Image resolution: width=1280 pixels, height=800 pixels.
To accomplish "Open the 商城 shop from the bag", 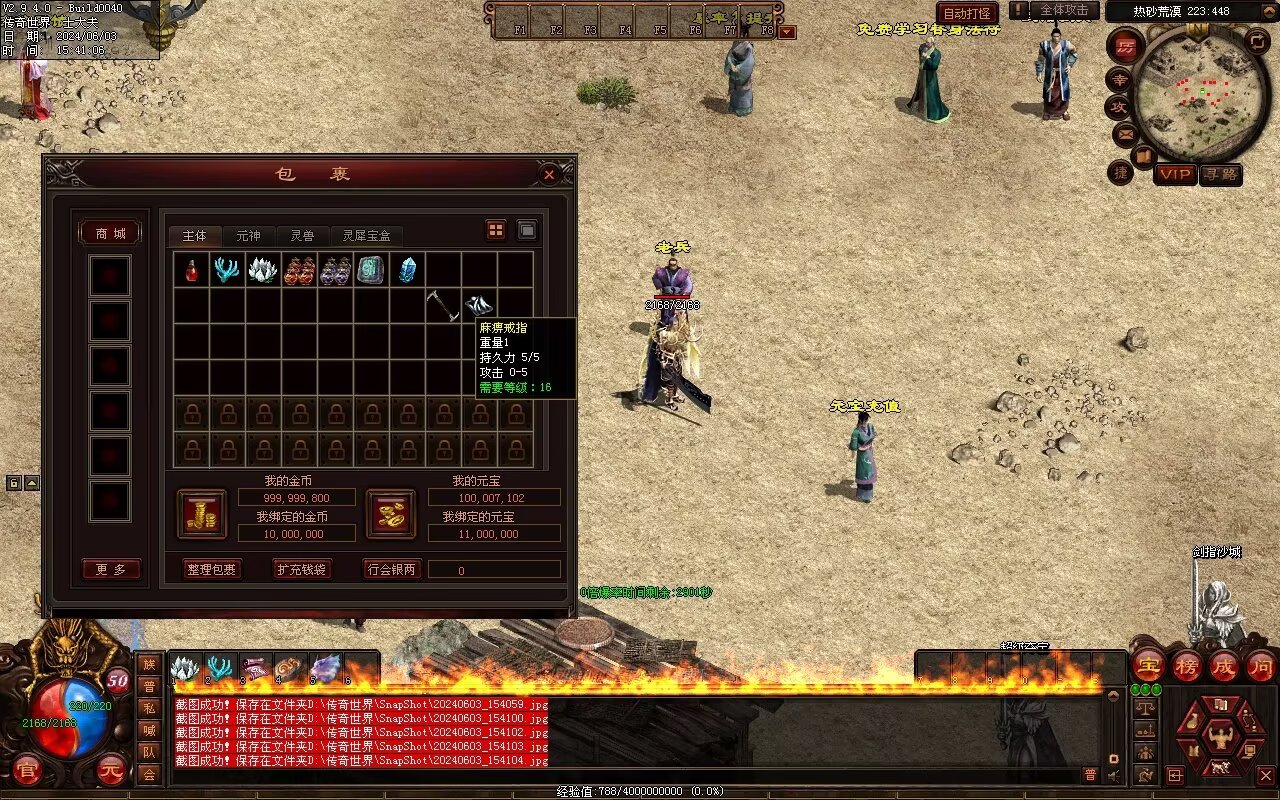I will [110, 233].
